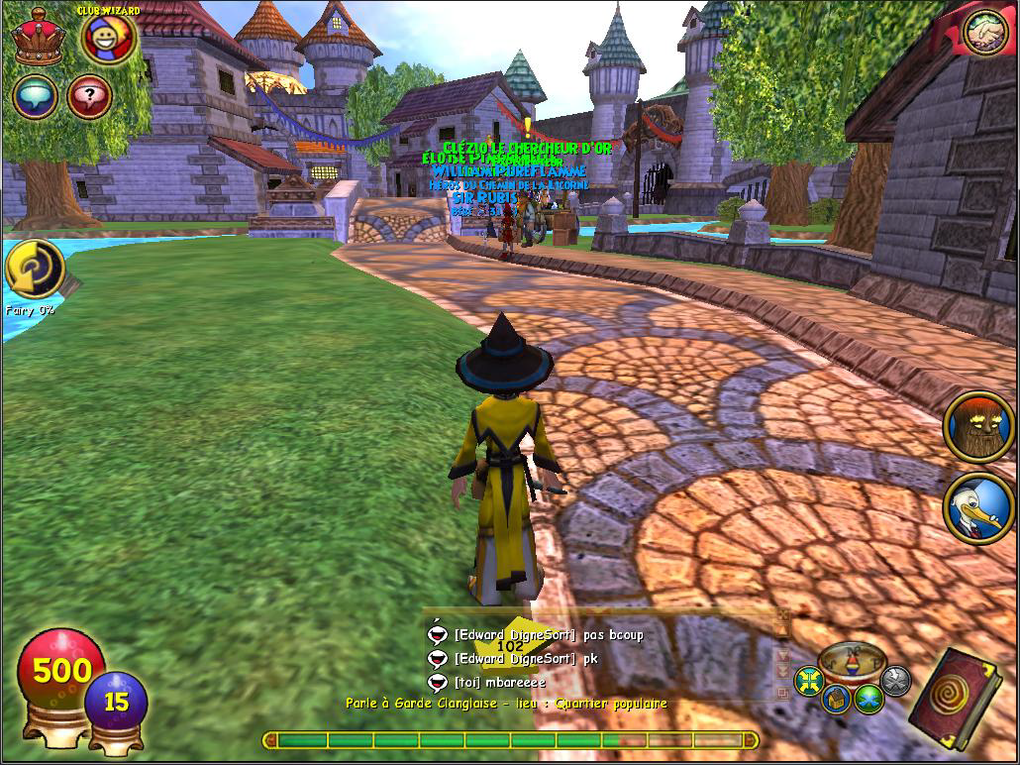Viewport: 1020px width, 765px height.
Task: Open the red question mark help bubble
Action: point(88,97)
